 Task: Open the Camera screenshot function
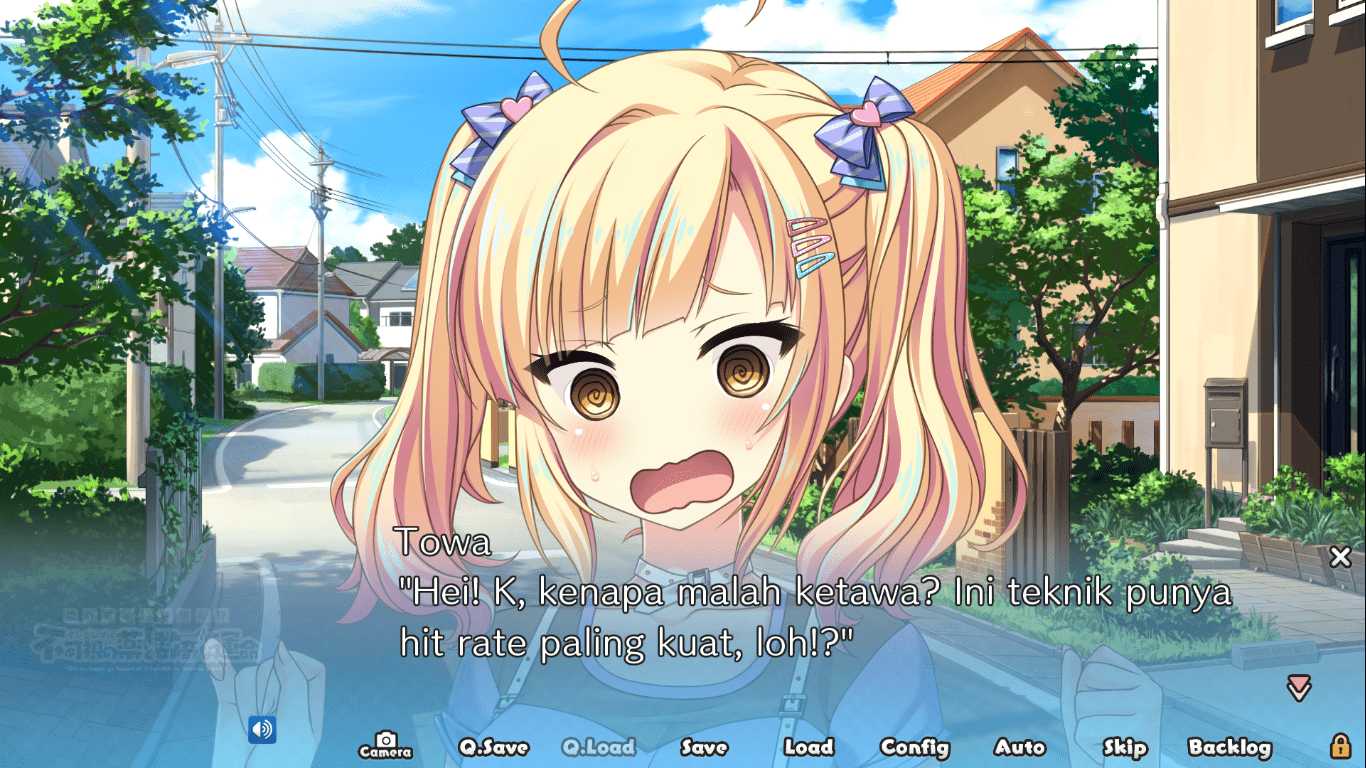tap(385, 746)
